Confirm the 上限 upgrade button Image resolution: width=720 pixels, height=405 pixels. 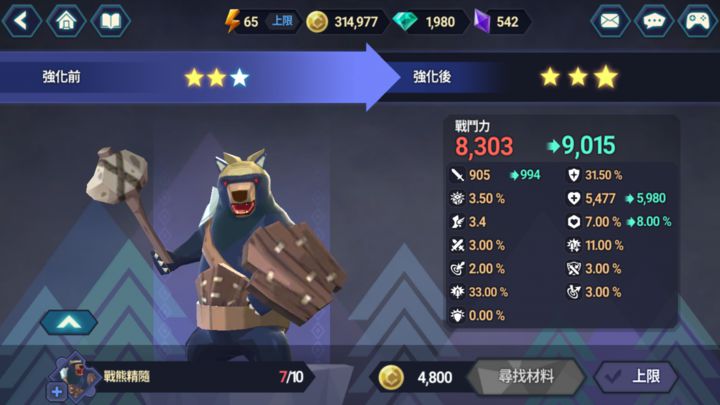click(x=637, y=377)
